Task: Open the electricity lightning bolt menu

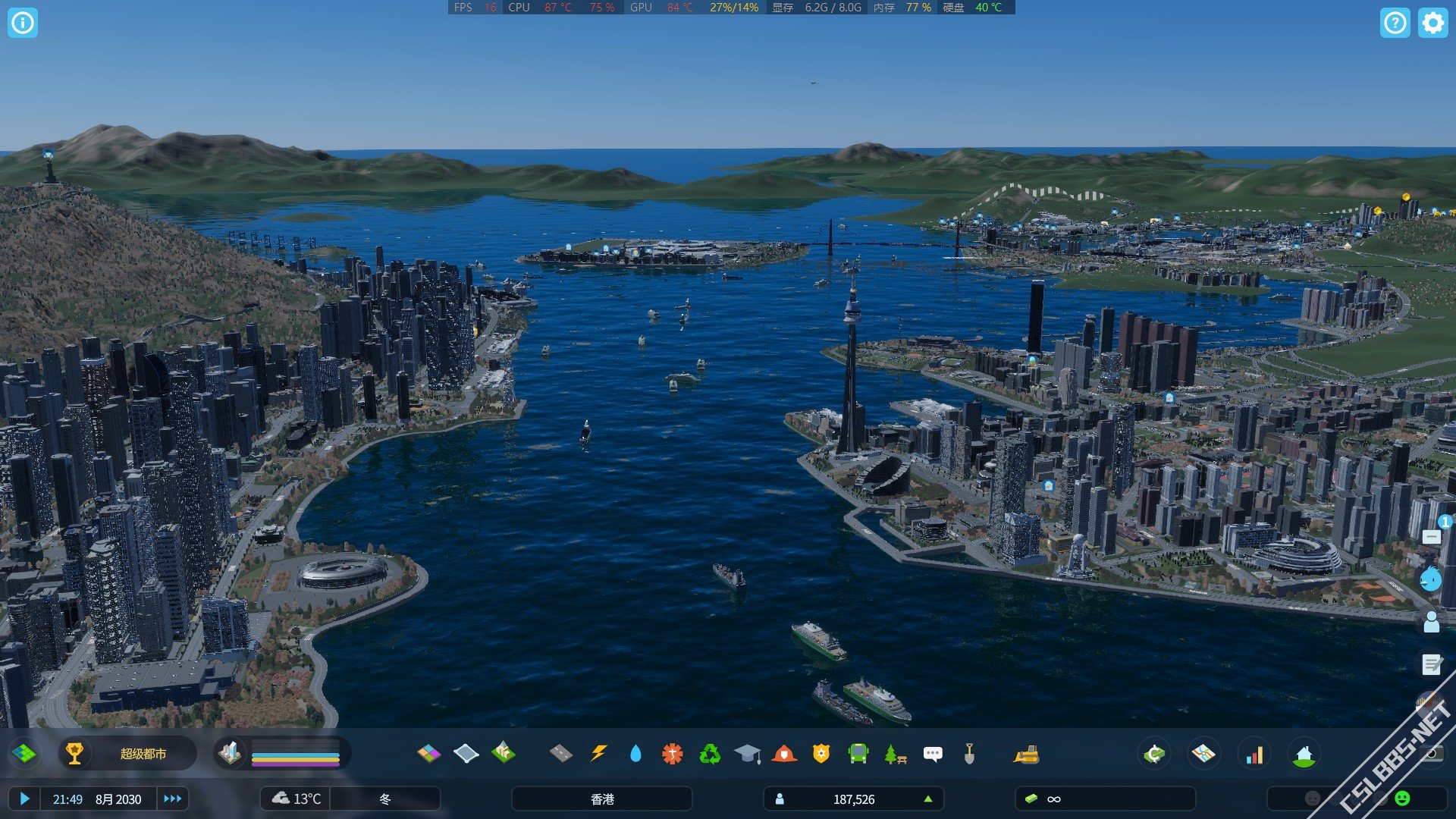Action: (x=598, y=754)
